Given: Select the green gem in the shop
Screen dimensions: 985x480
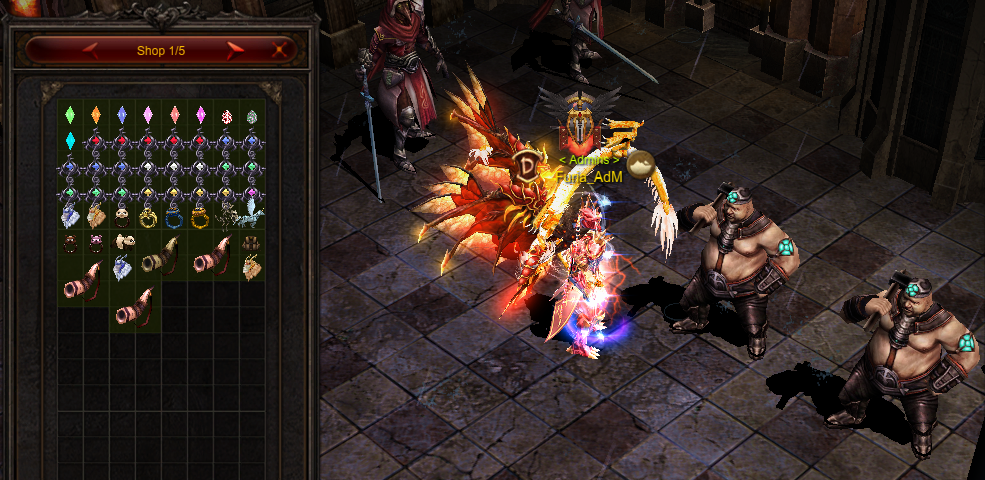Looking at the screenshot, I should (x=70, y=115).
